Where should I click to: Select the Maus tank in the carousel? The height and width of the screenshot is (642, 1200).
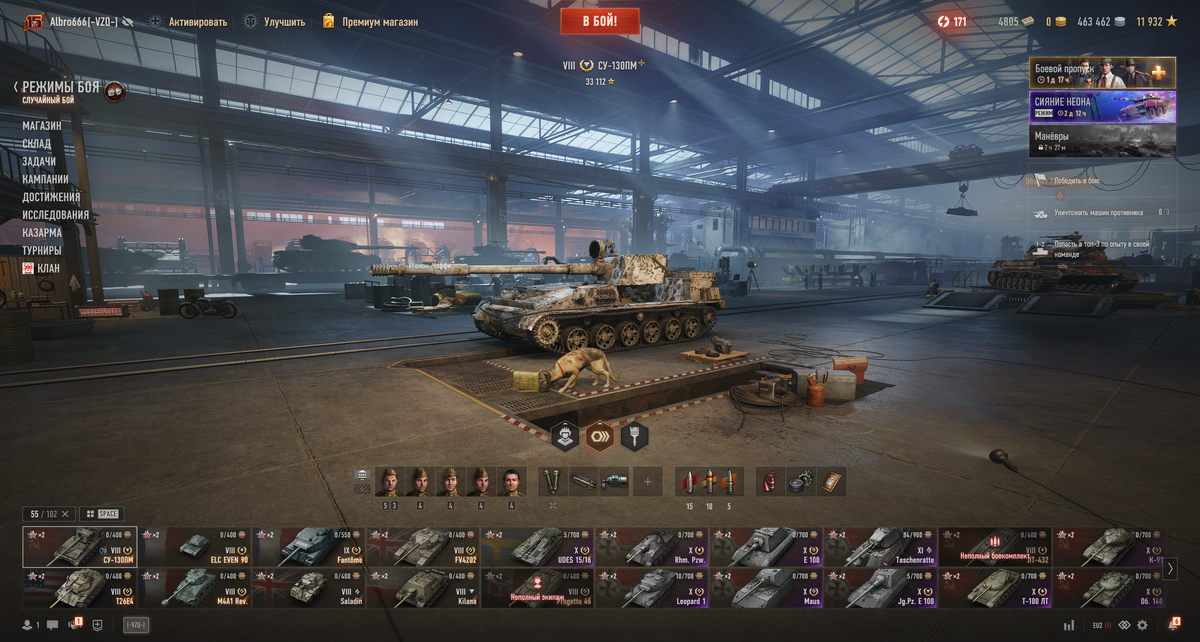click(x=765, y=588)
